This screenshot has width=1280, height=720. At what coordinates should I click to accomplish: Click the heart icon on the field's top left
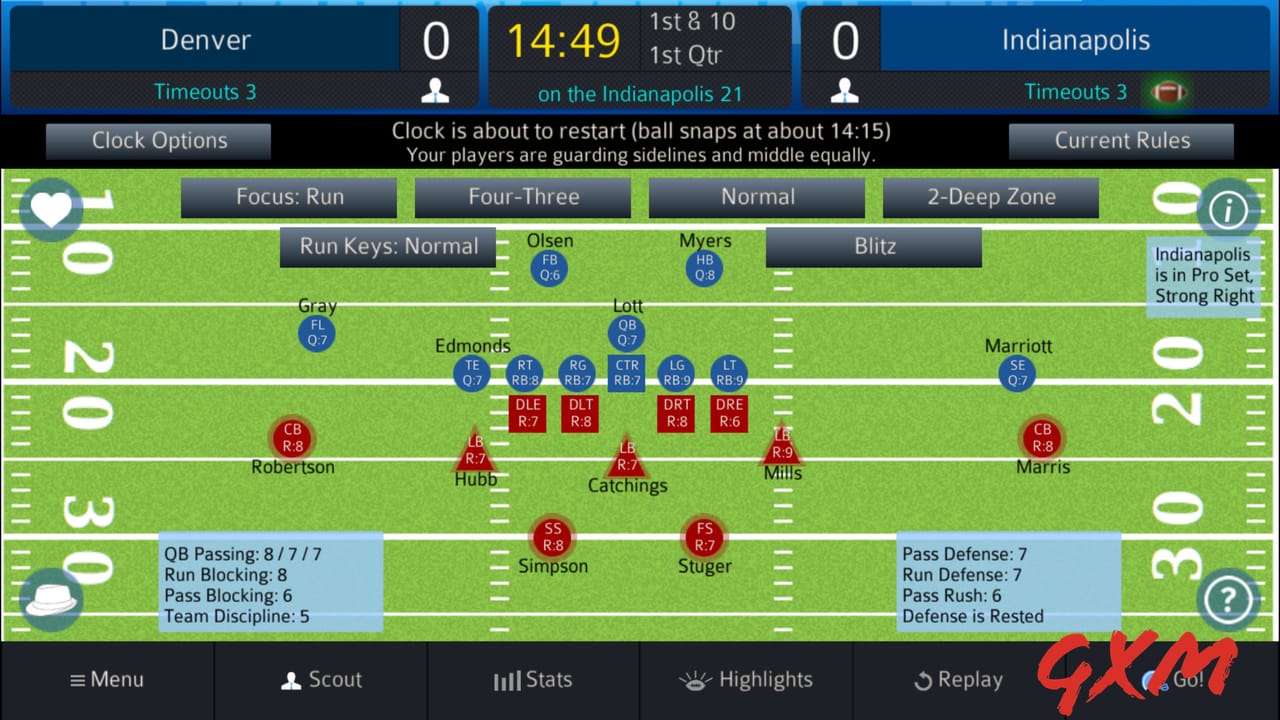click(50, 210)
